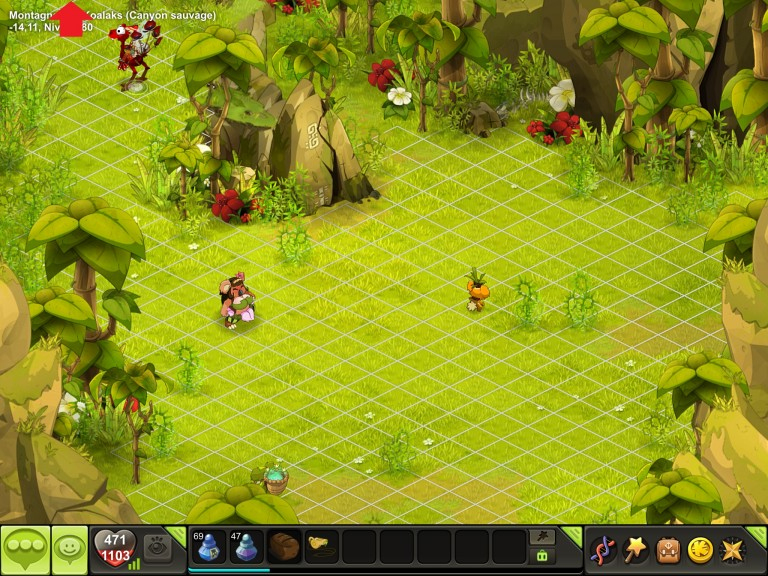Use the blue potion with 47 count

pyautogui.click(x=246, y=547)
